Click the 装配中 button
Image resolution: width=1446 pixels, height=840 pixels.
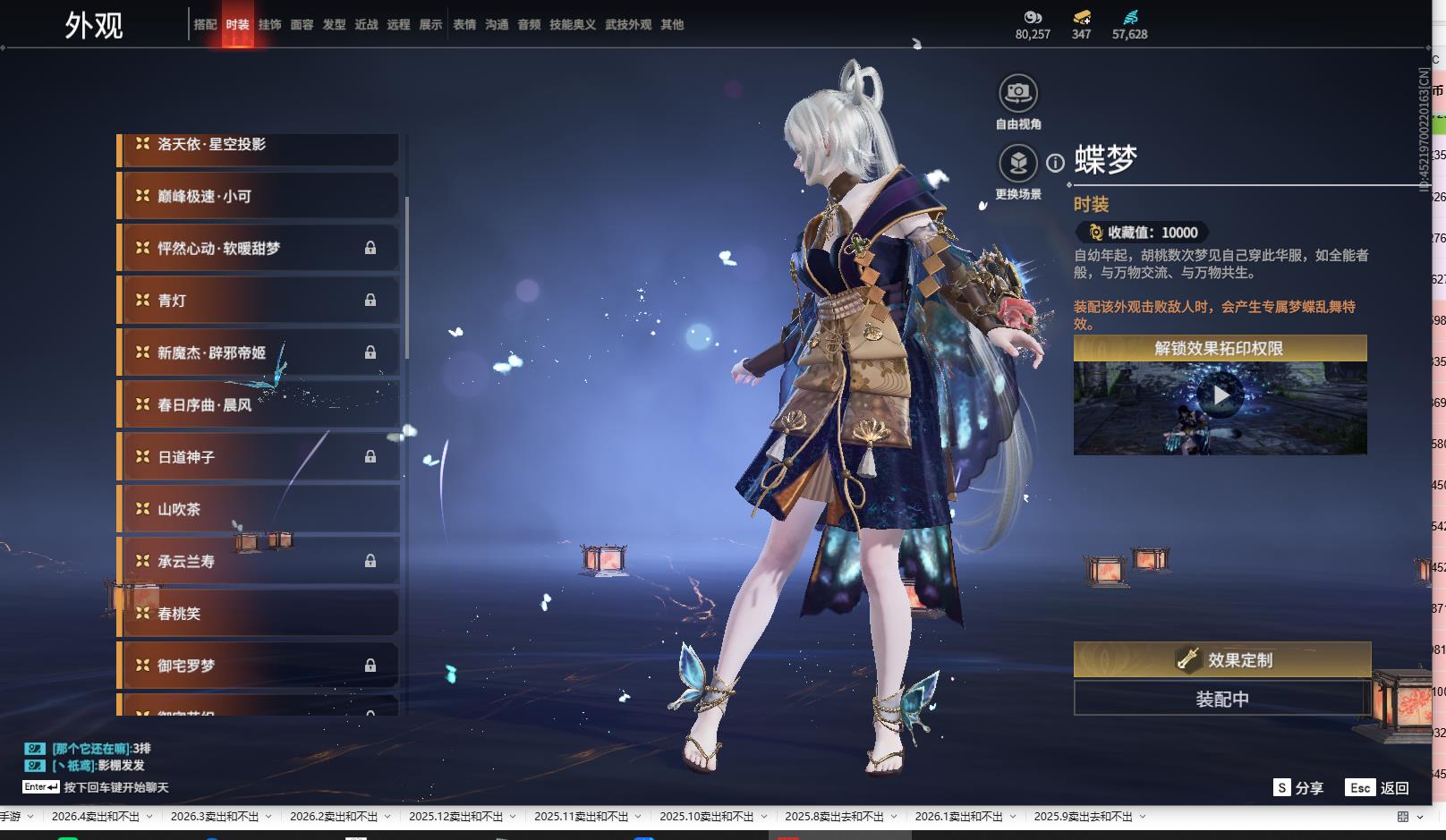coord(1221,699)
